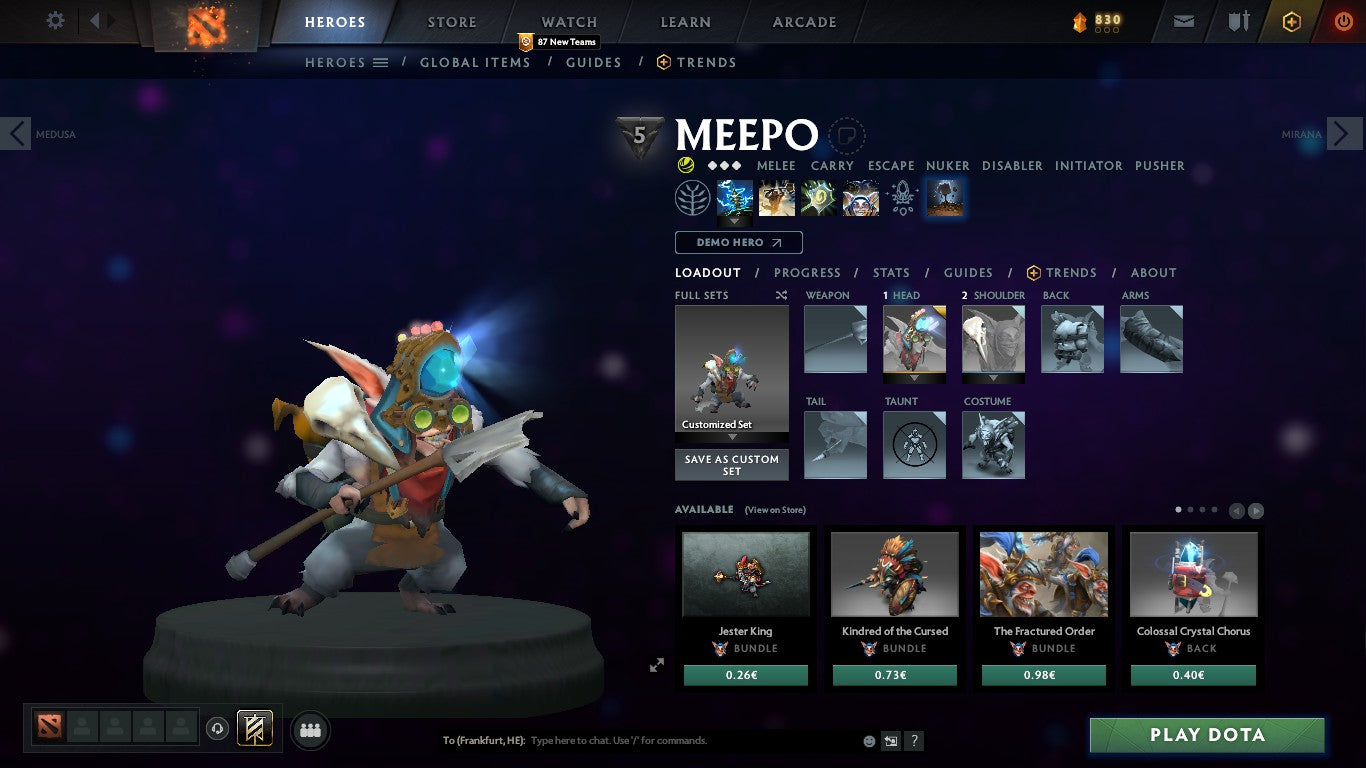The width and height of the screenshot is (1366, 768).
Task: Open the voice chat headset icon
Action: (x=217, y=730)
